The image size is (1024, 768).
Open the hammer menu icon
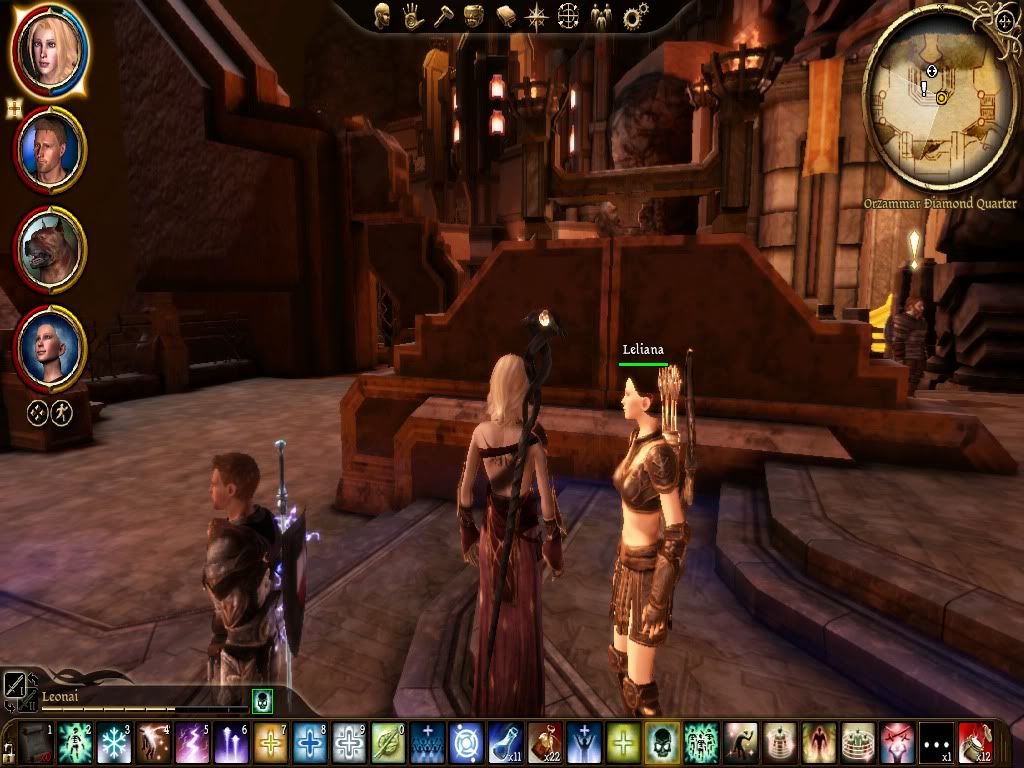[x=443, y=15]
